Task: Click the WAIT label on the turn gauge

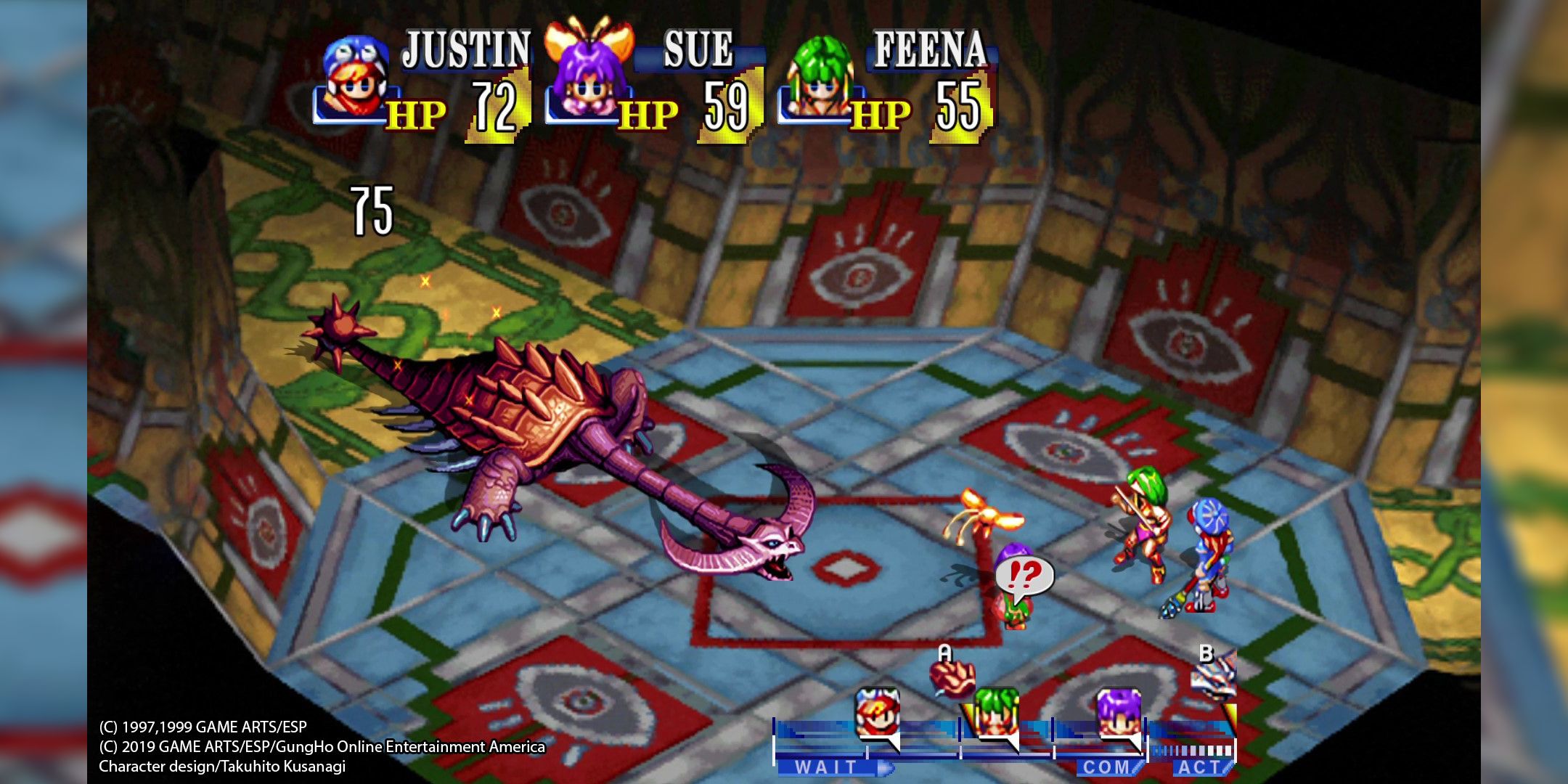Action: (828, 767)
